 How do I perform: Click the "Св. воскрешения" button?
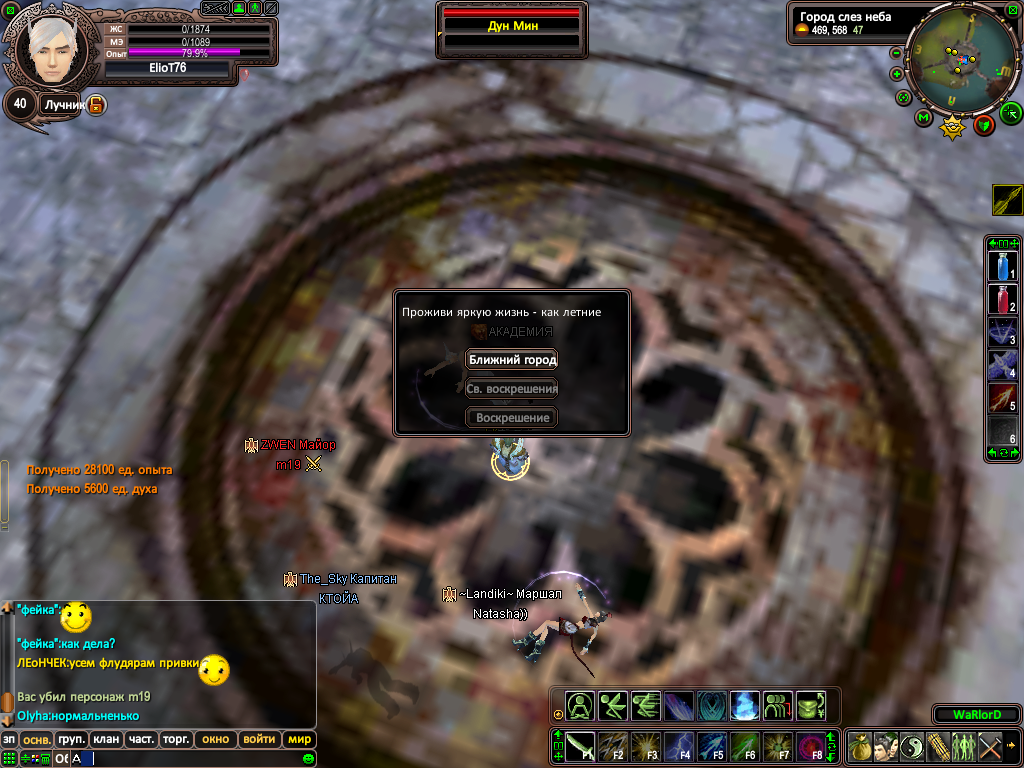pos(512,389)
